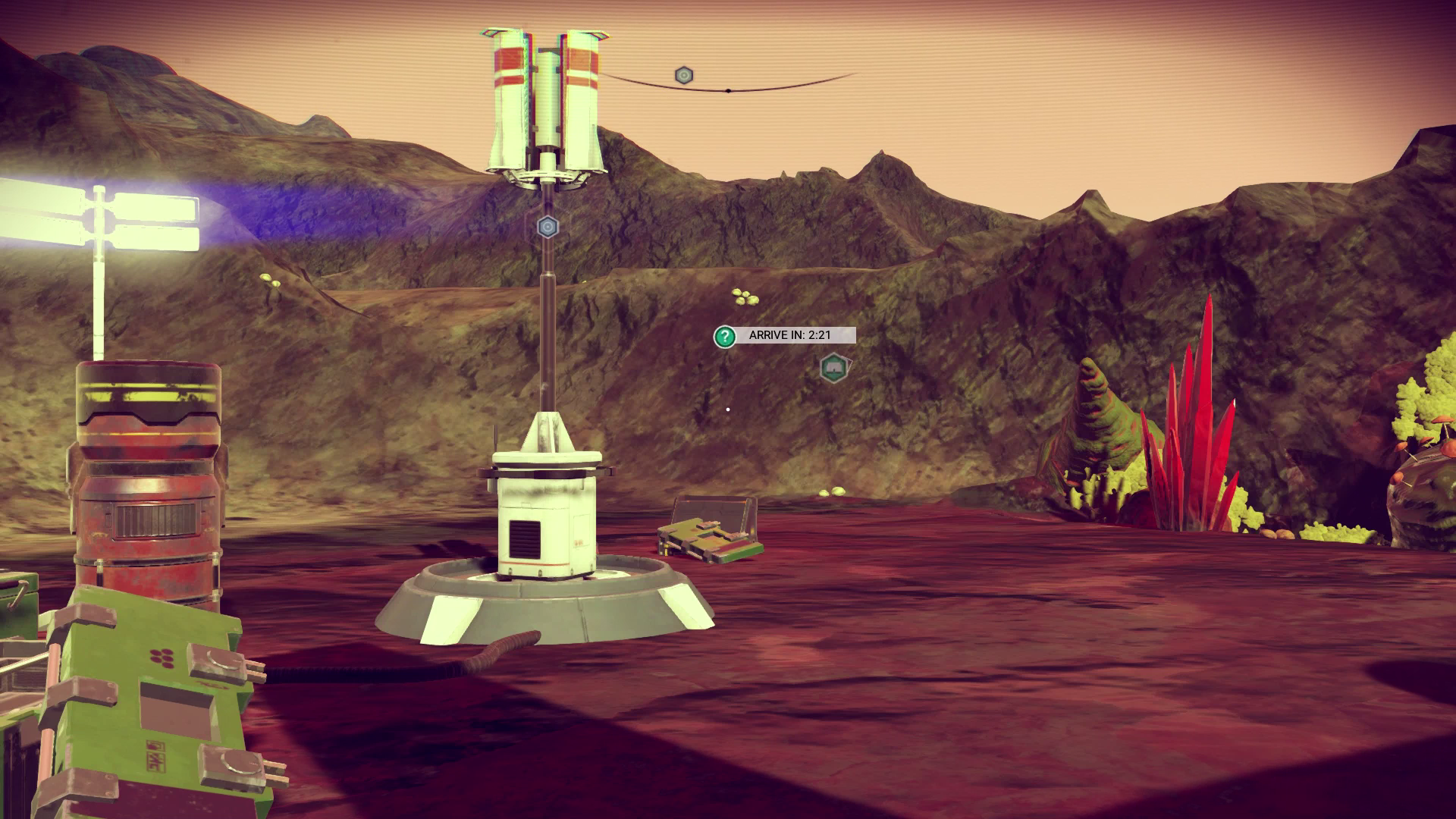Click the green building waypoint icon

[x=834, y=369]
